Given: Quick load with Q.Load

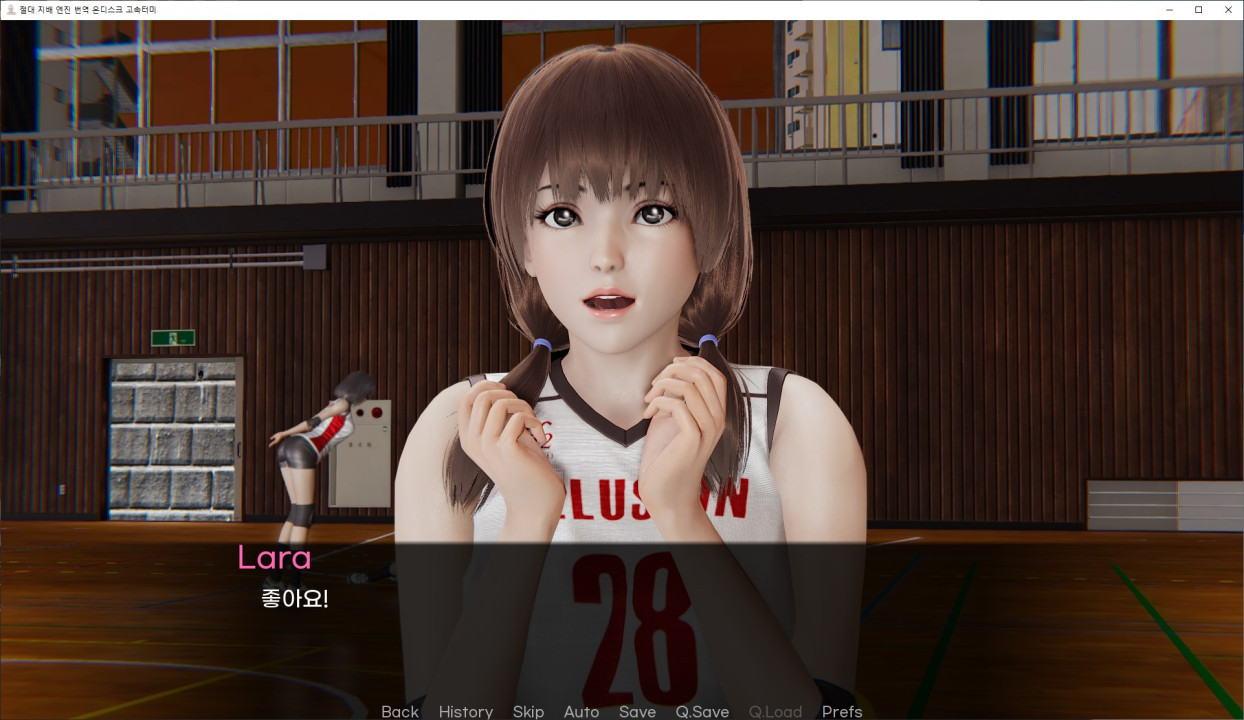Looking at the screenshot, I should [x=775, y=711].
